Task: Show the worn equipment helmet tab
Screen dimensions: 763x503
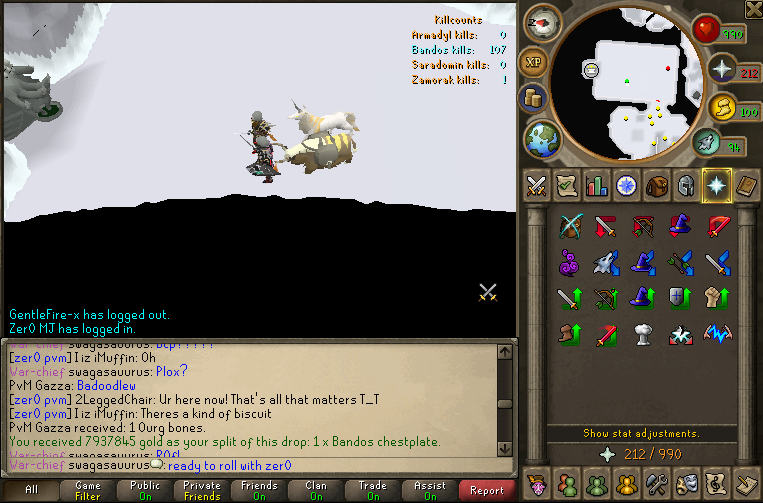Action: [x=687, y=186]
